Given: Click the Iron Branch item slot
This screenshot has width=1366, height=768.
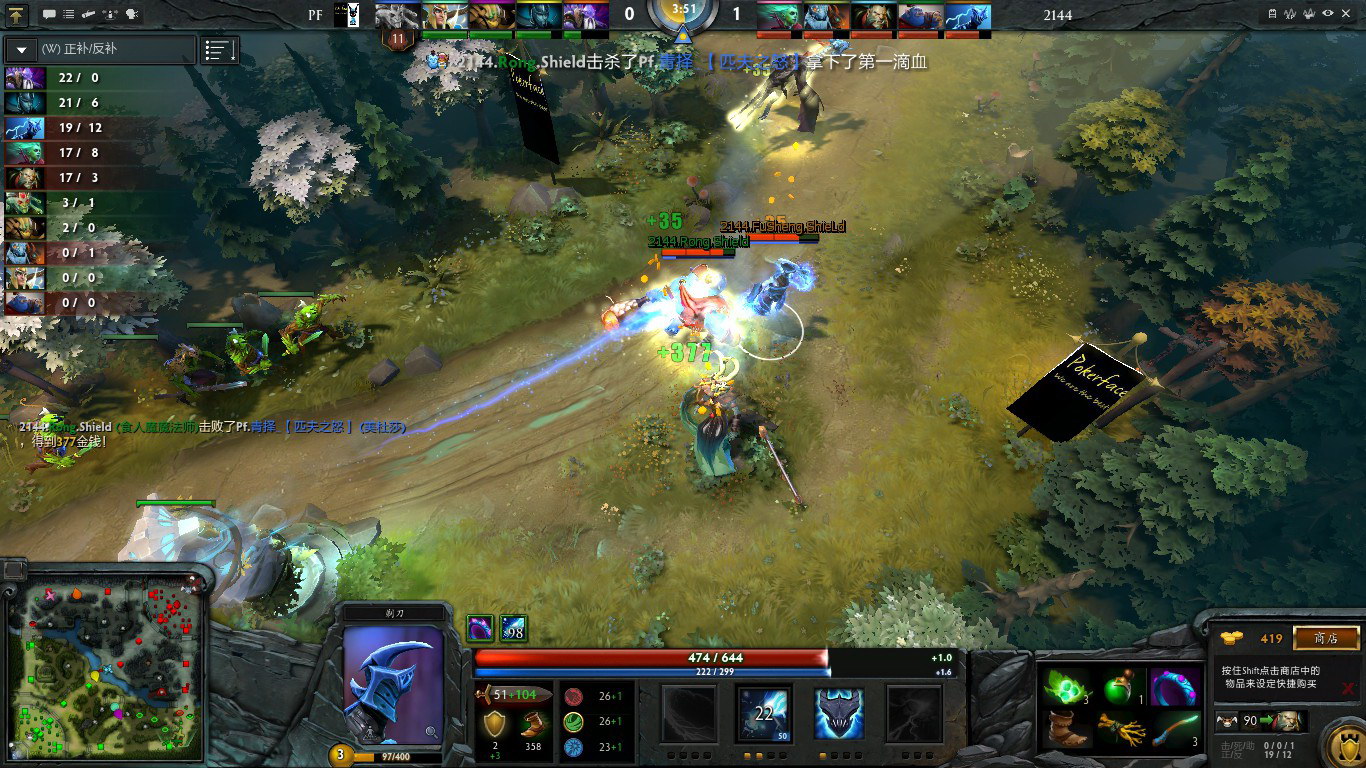Looking at the screenshot, I should pyautogui.click(x=1121, y=728).
